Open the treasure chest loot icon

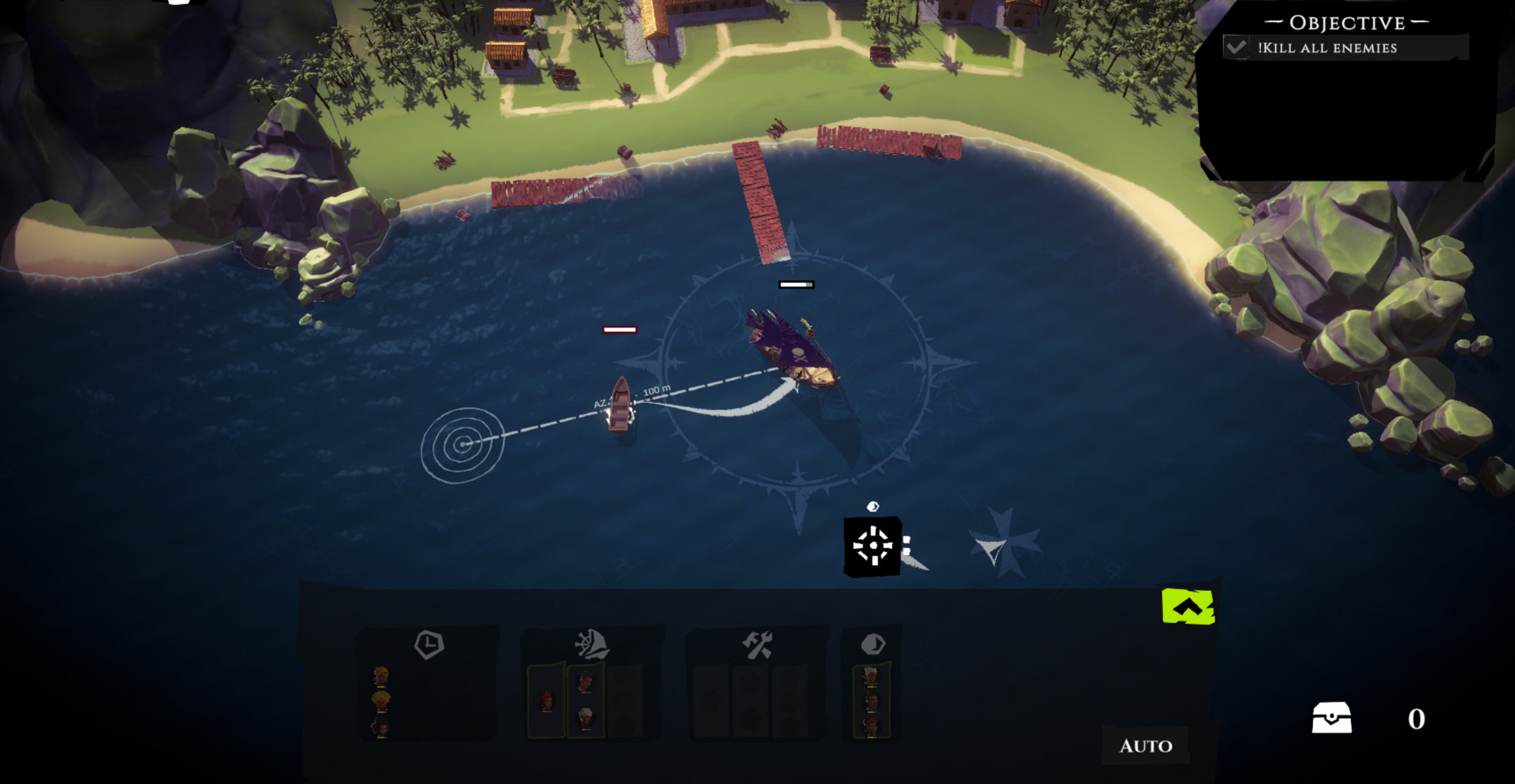pyautogui.click(x=1332, y=718)
